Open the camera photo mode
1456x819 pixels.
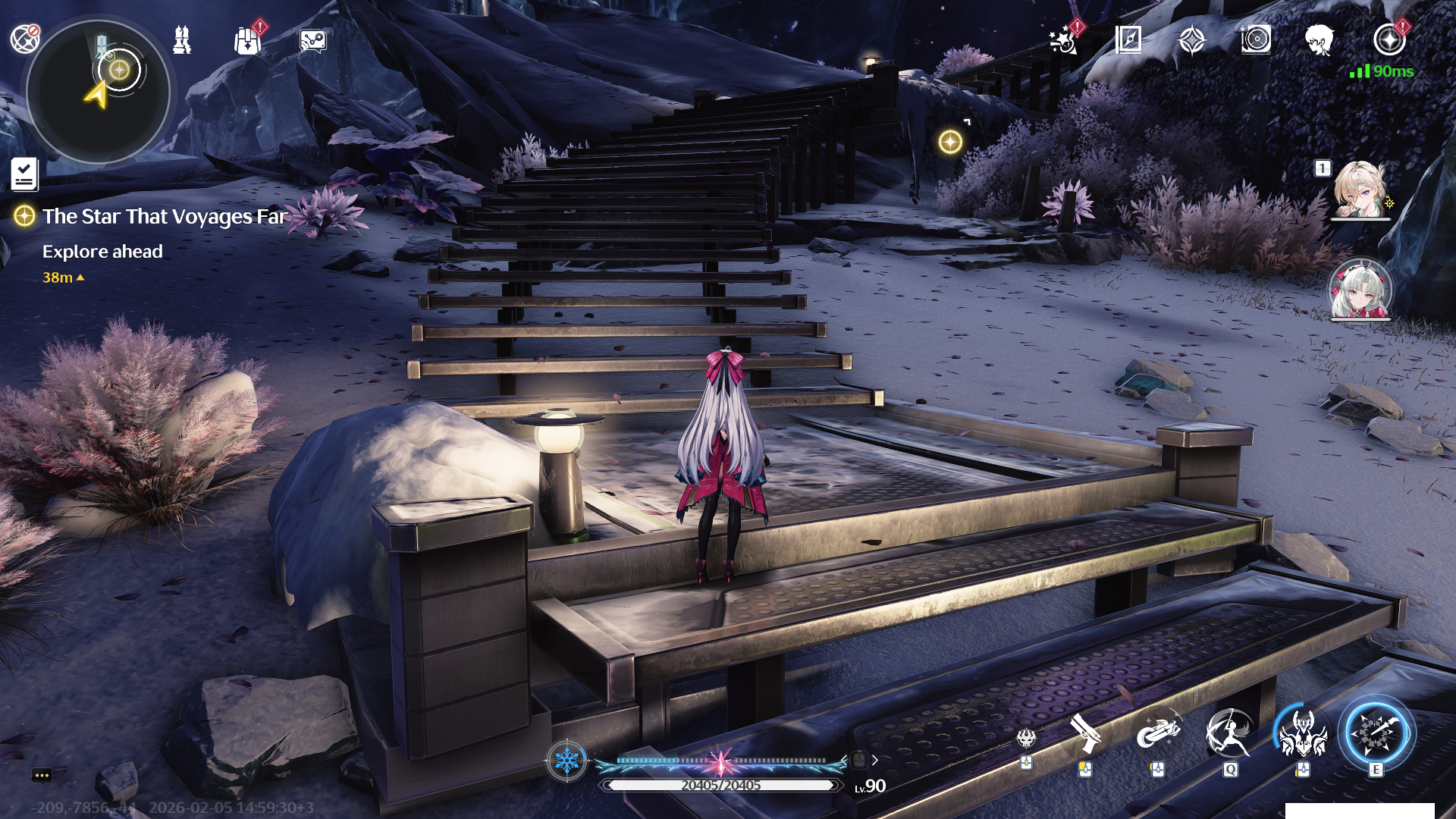click(1256, 39)
